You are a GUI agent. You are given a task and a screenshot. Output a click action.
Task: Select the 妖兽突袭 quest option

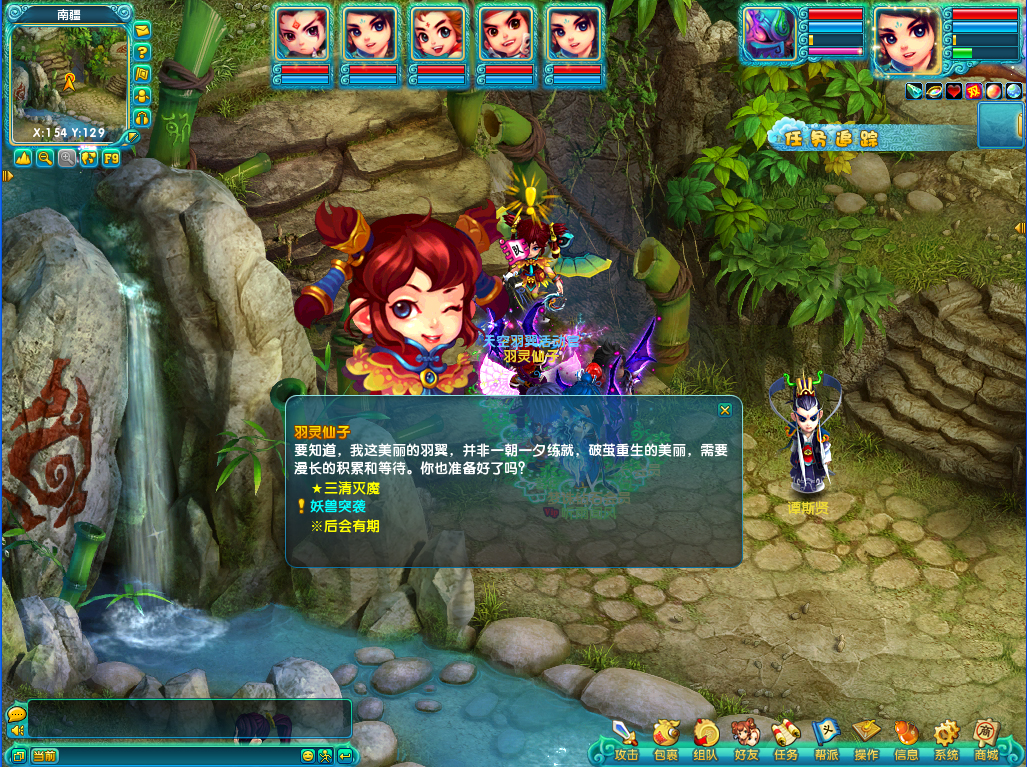(330, 507)
